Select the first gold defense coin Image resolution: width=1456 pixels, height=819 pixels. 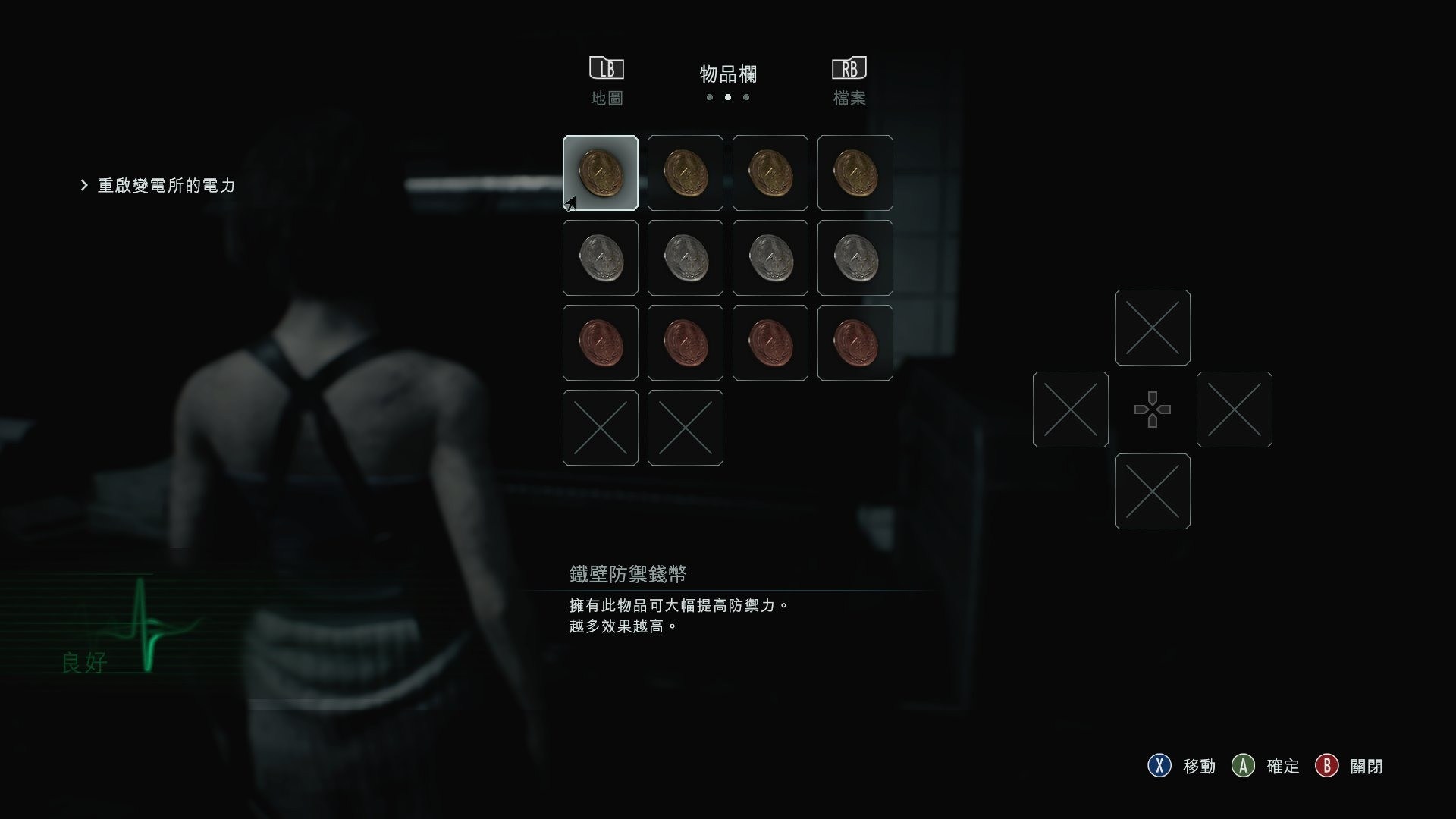pos(600,173)
